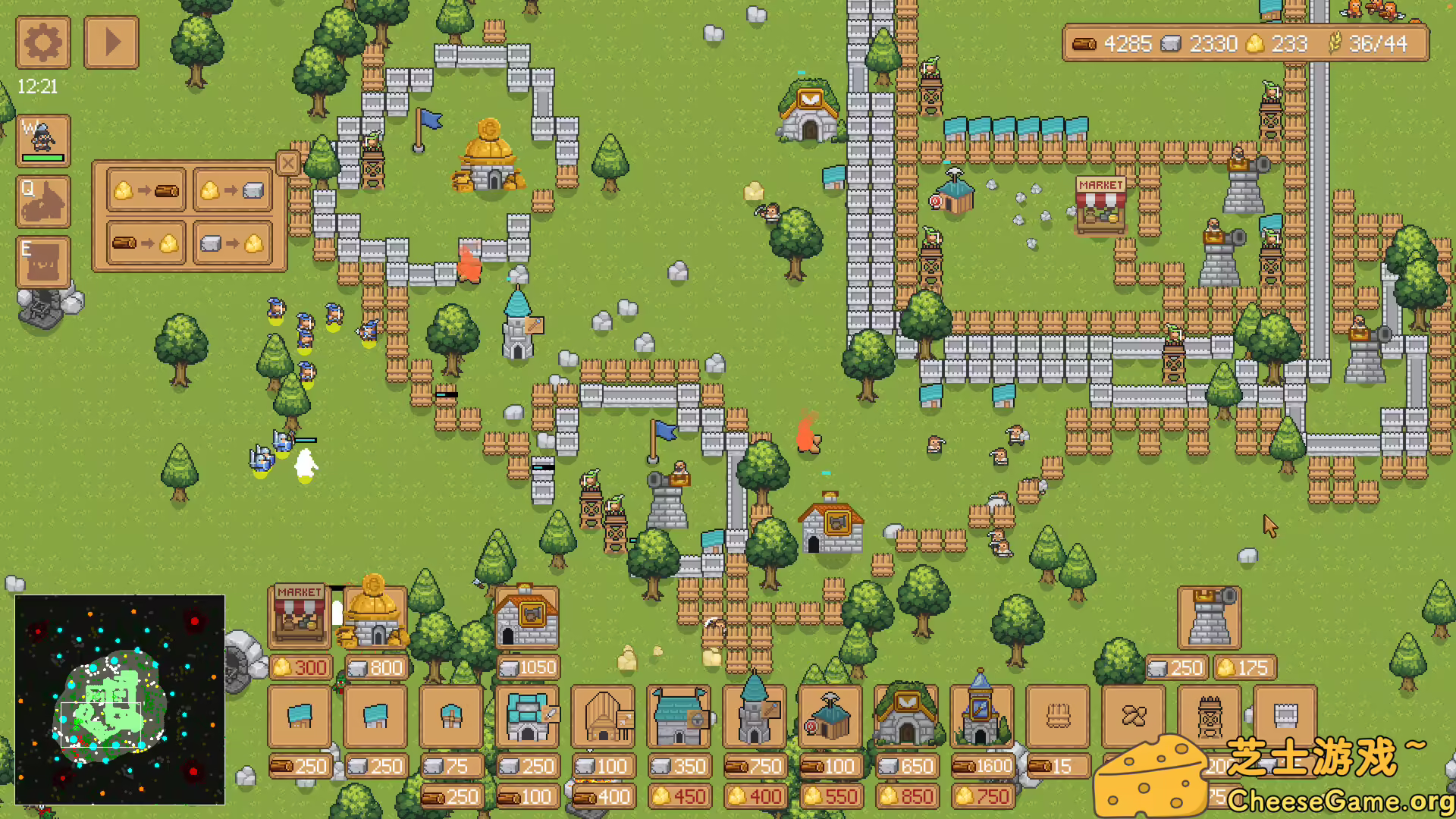Click the wood resource icon in top bar
The height and width of the screenshot is (819, 1456).
1086,43
